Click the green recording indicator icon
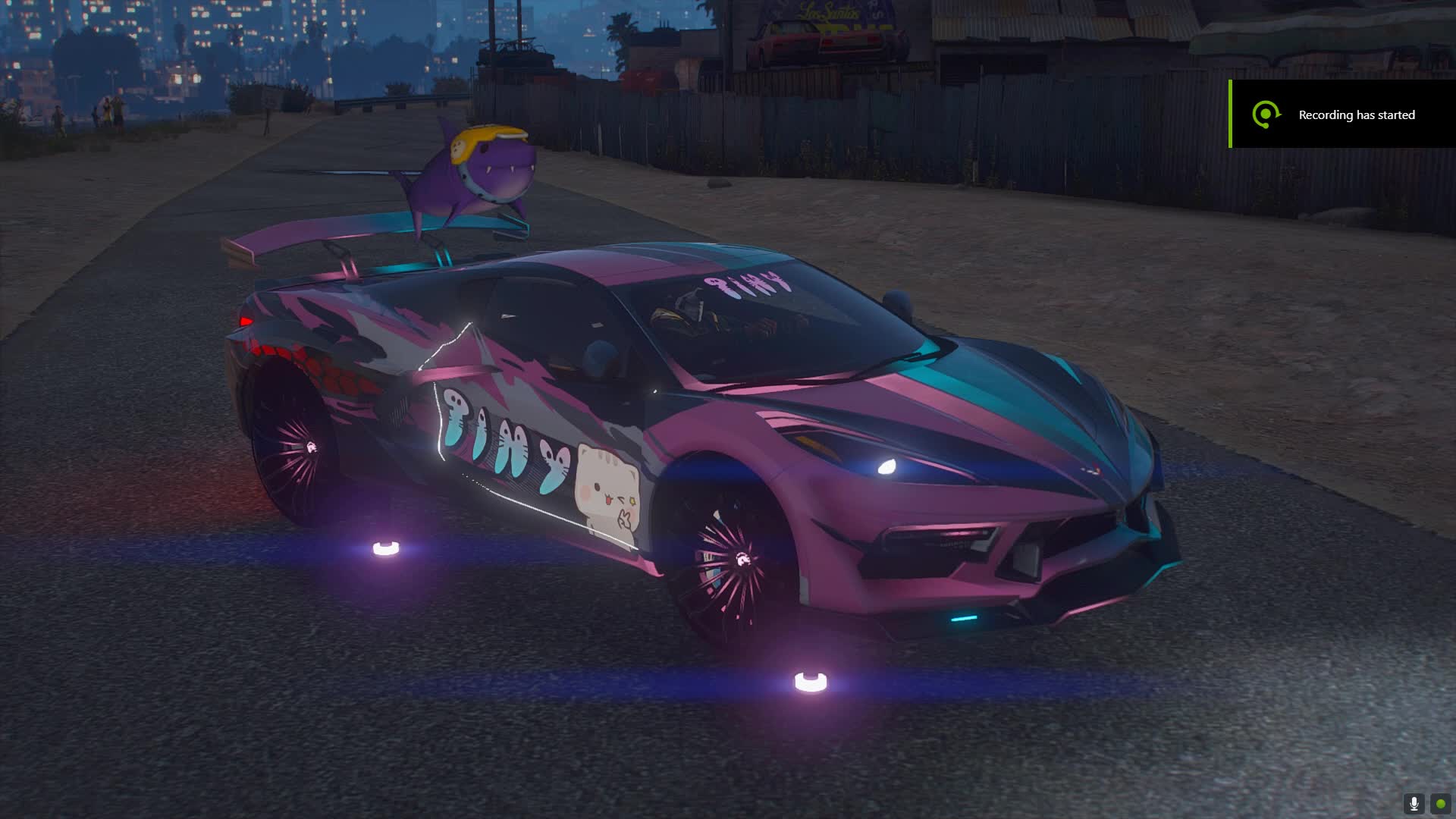 click(x=1440, y=803)
